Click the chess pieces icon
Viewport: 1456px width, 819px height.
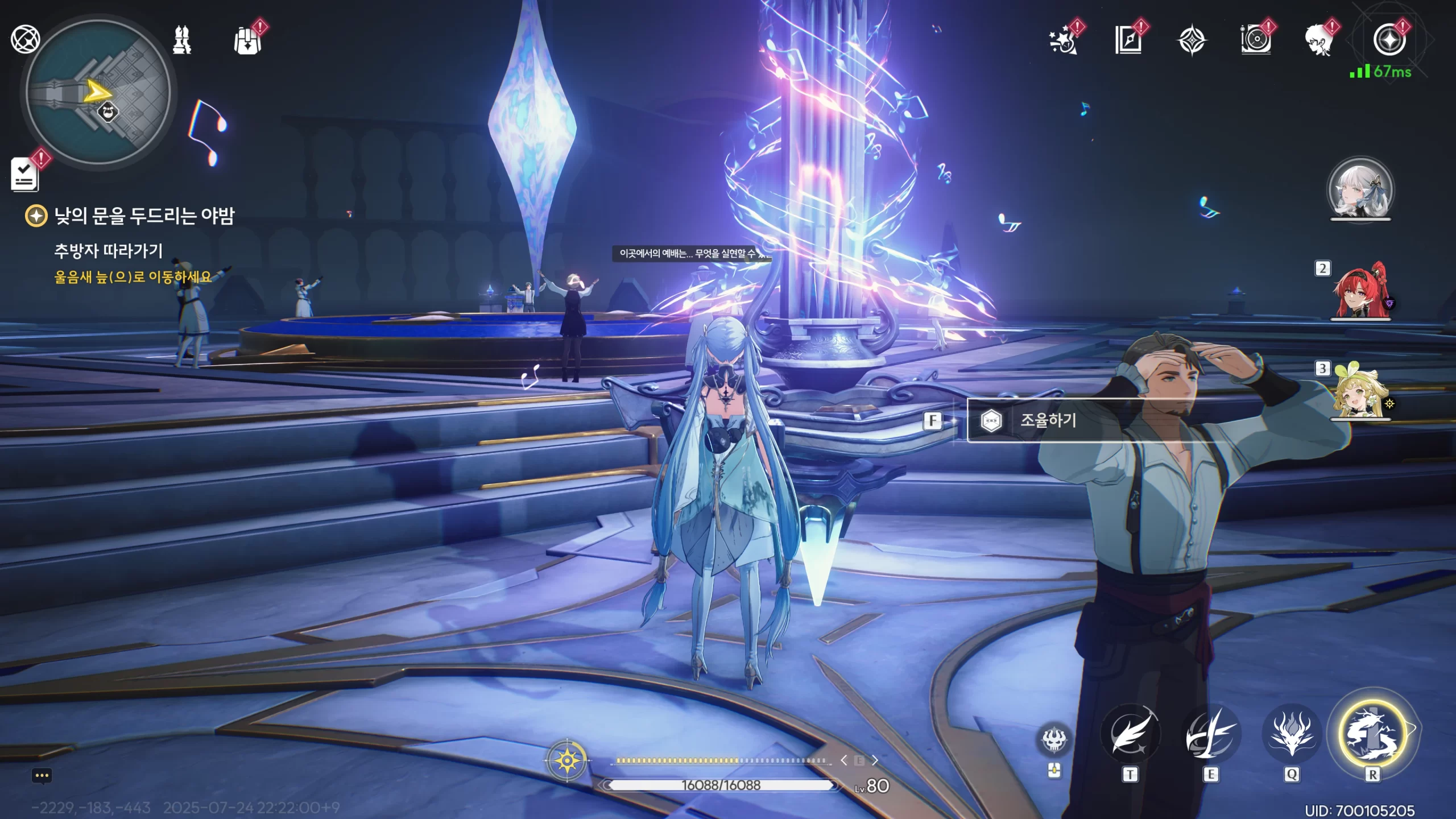(182, 40)
